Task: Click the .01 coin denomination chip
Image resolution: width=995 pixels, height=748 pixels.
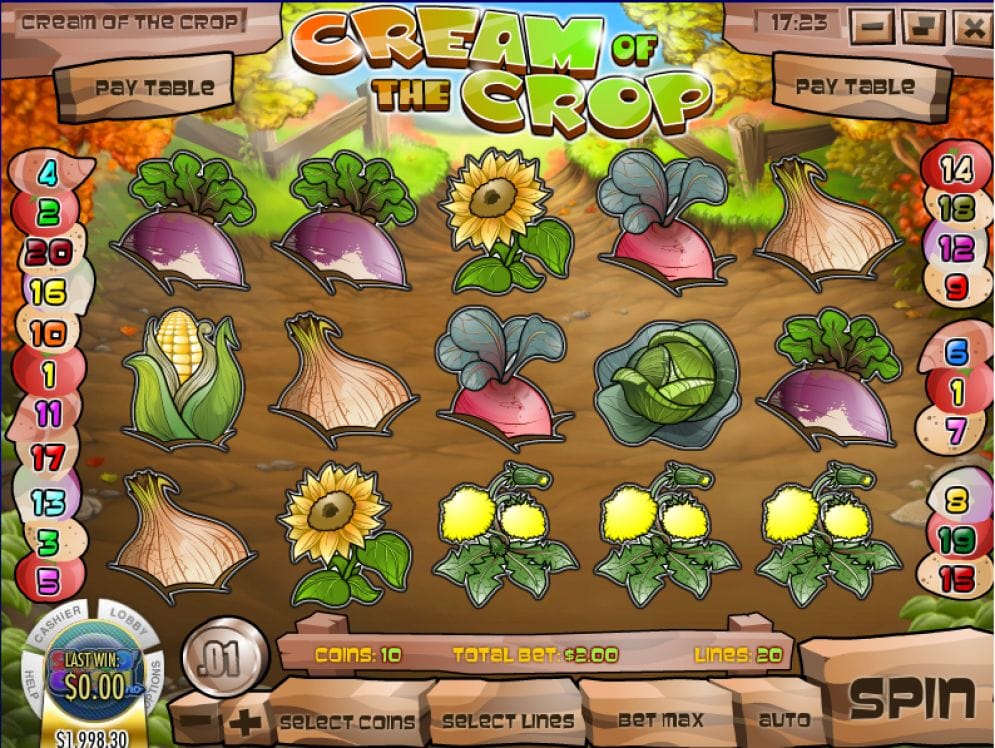Action: click(224, 661)
